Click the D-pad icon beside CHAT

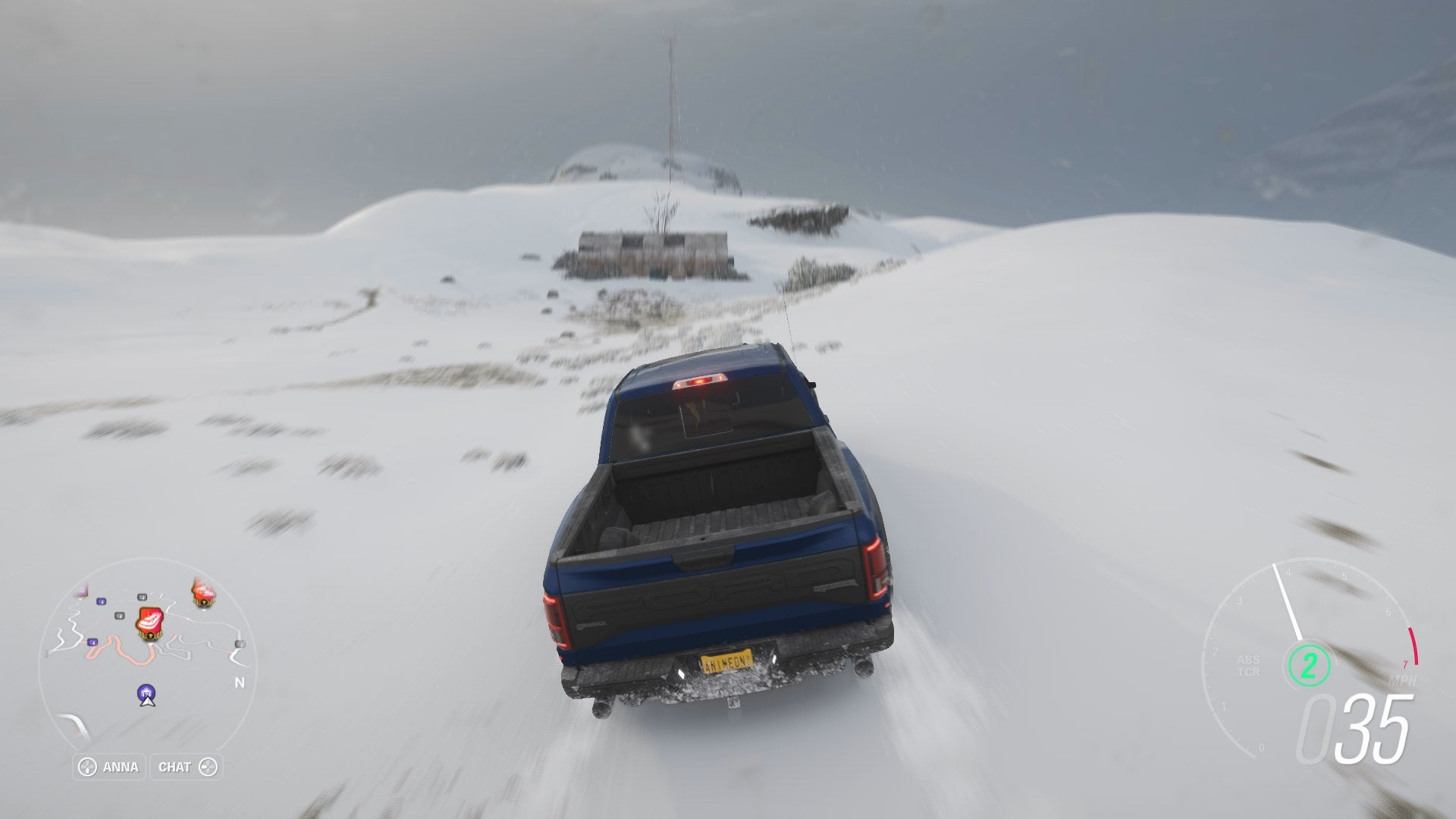click(x=209, y=765)
